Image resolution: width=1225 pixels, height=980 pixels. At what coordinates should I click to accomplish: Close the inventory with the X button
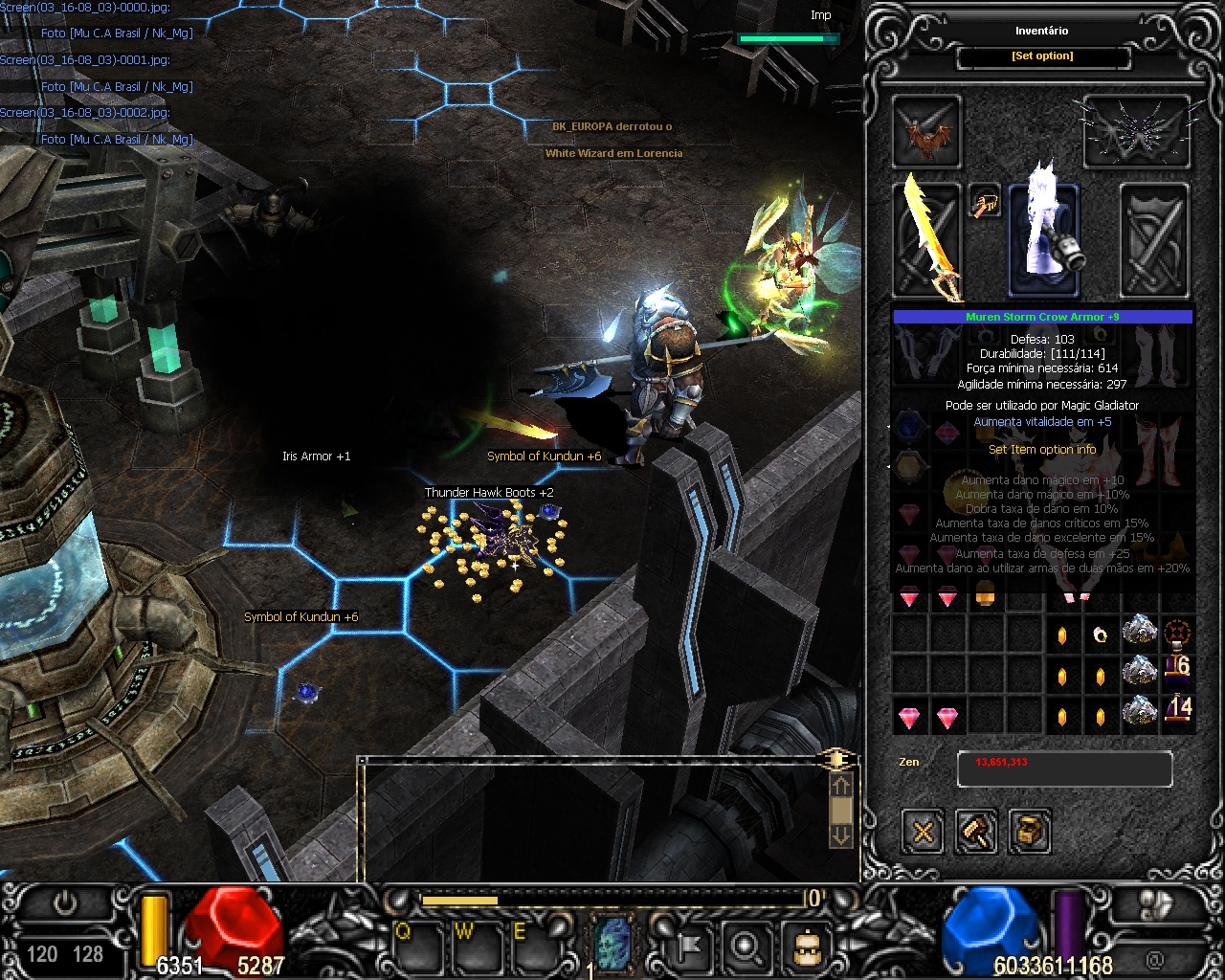(923, 831)
